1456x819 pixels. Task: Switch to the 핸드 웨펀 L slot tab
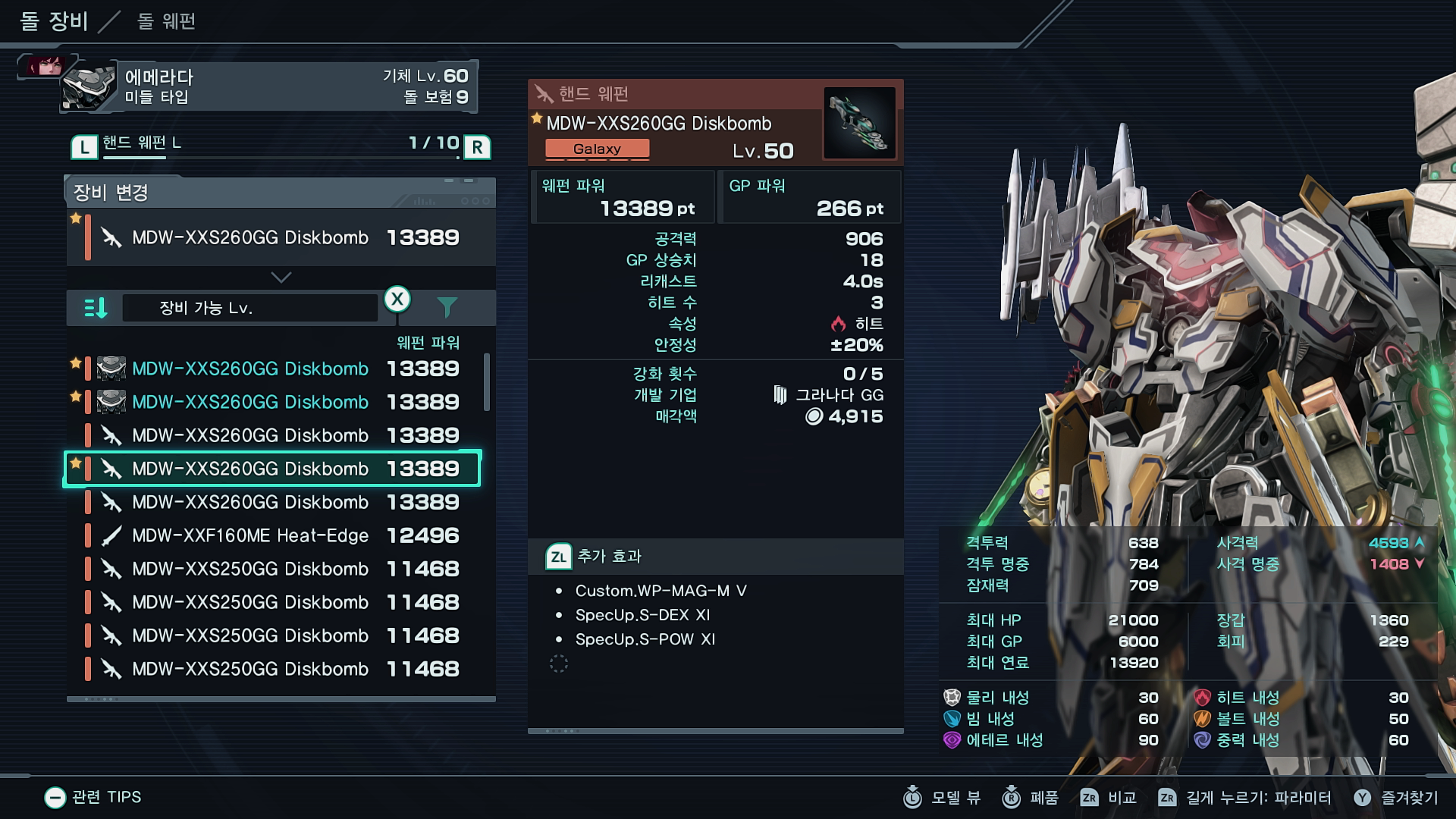tap(142, 143)
